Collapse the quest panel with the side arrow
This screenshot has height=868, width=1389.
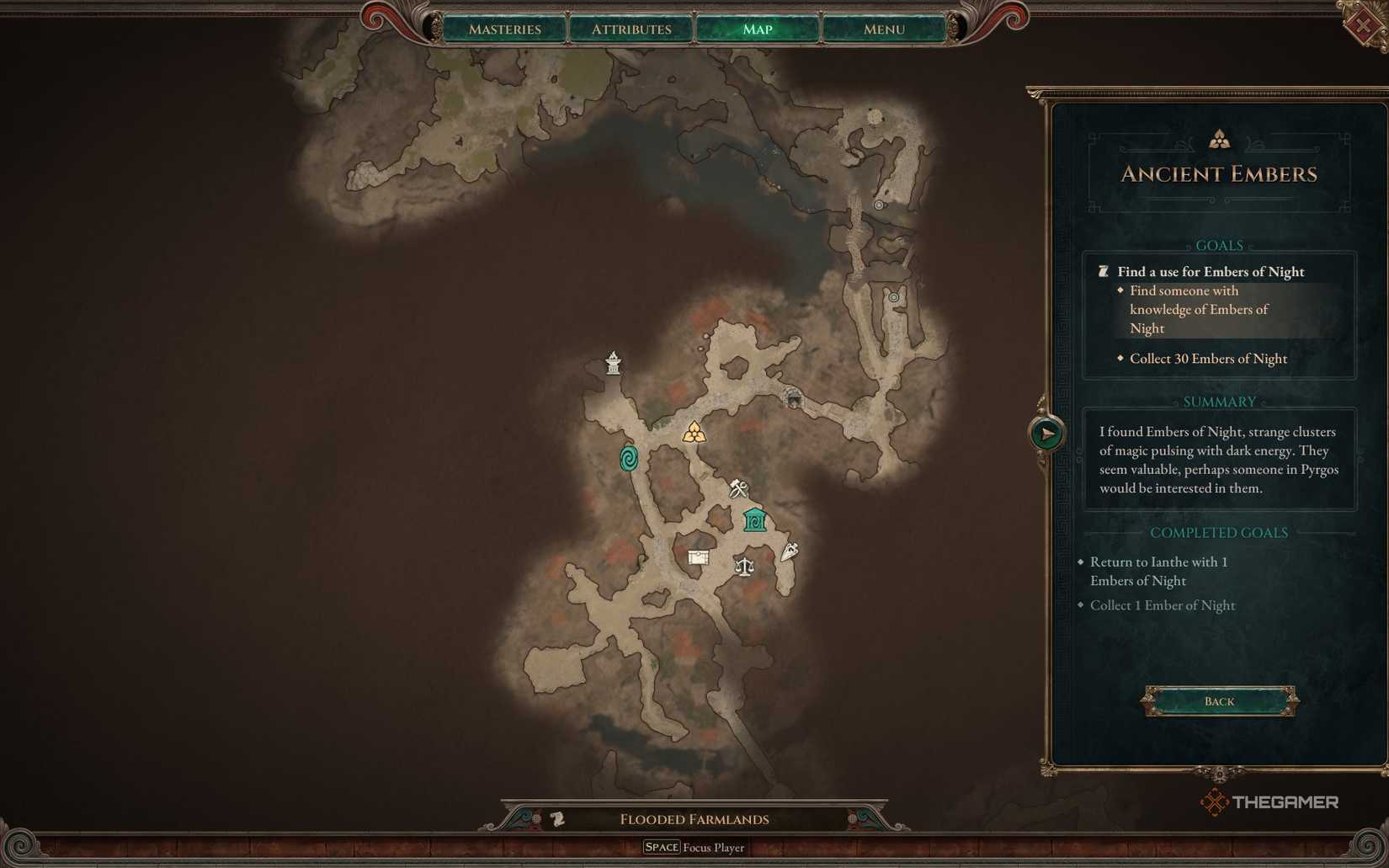[1046, 434]
